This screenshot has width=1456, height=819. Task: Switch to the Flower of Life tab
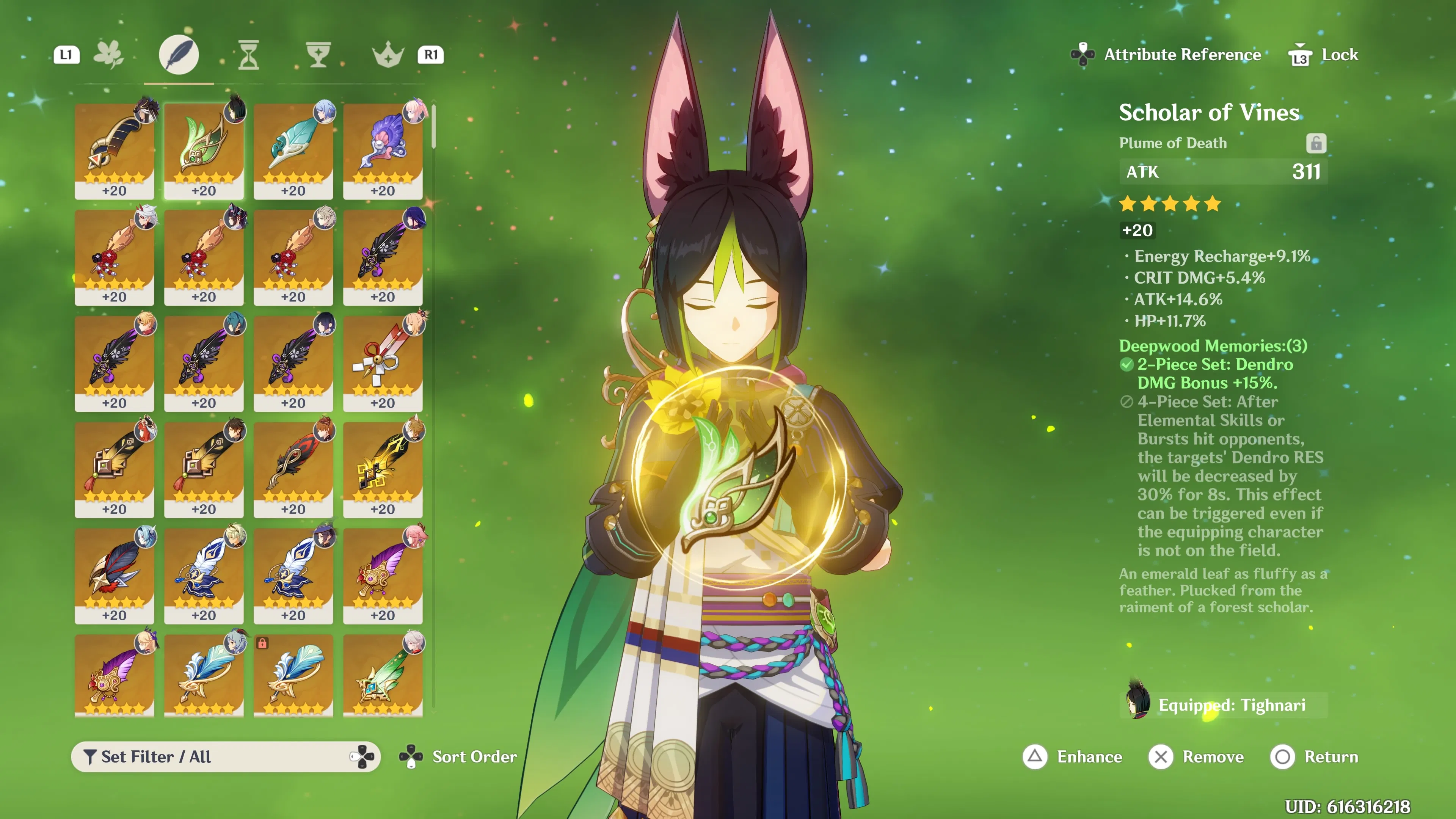(108, 55)
